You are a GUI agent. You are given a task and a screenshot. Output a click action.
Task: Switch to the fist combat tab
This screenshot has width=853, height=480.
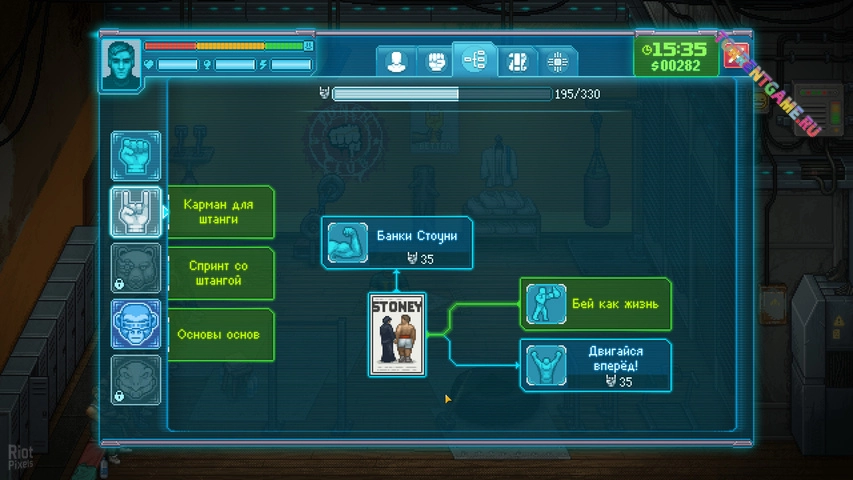pyautogui.click(x=436, y=61)
